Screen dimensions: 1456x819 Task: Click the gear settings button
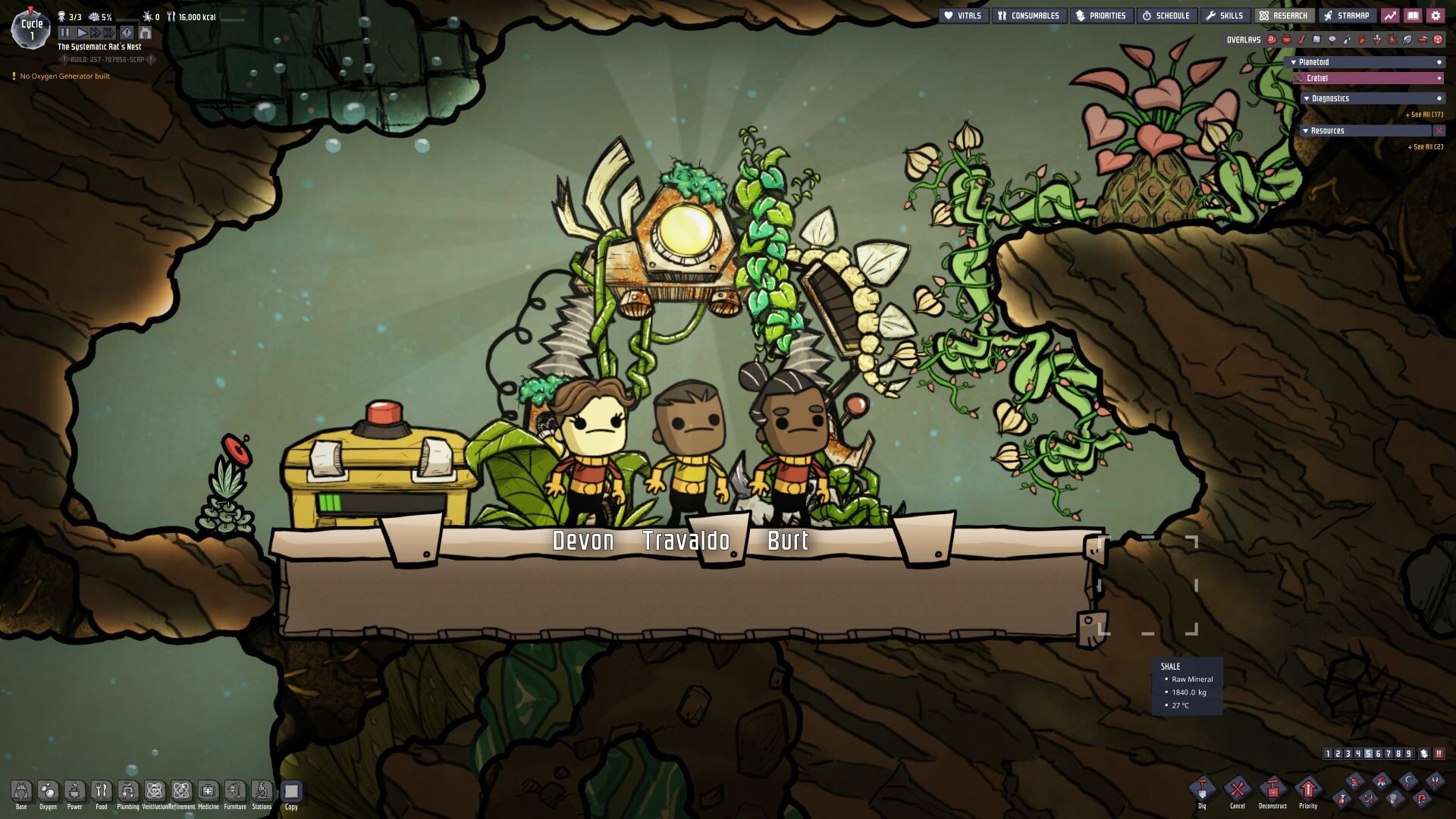(x=1436, y=16)
